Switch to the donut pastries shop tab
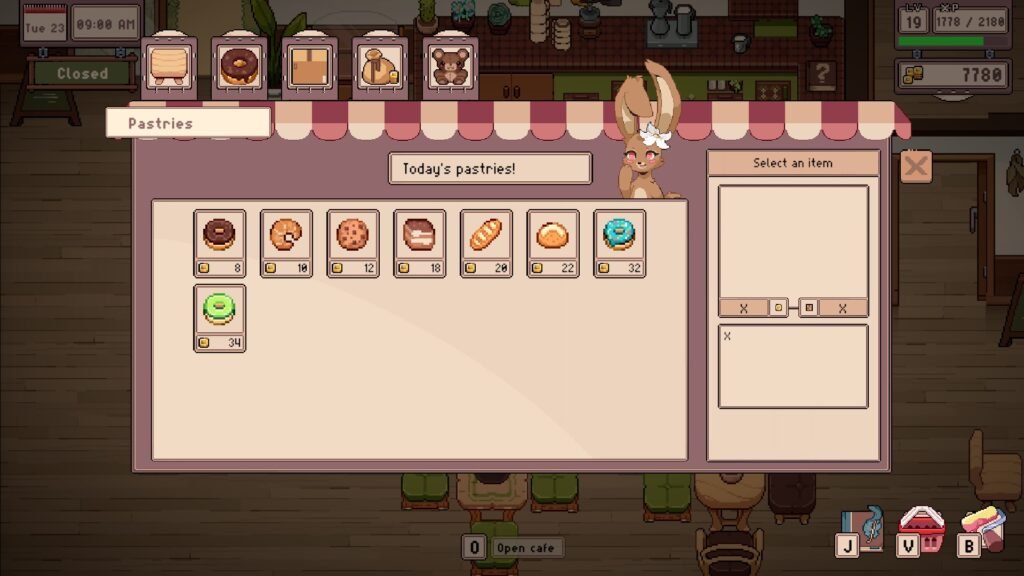The image size is (1024, 576). [x=238, y=66]
